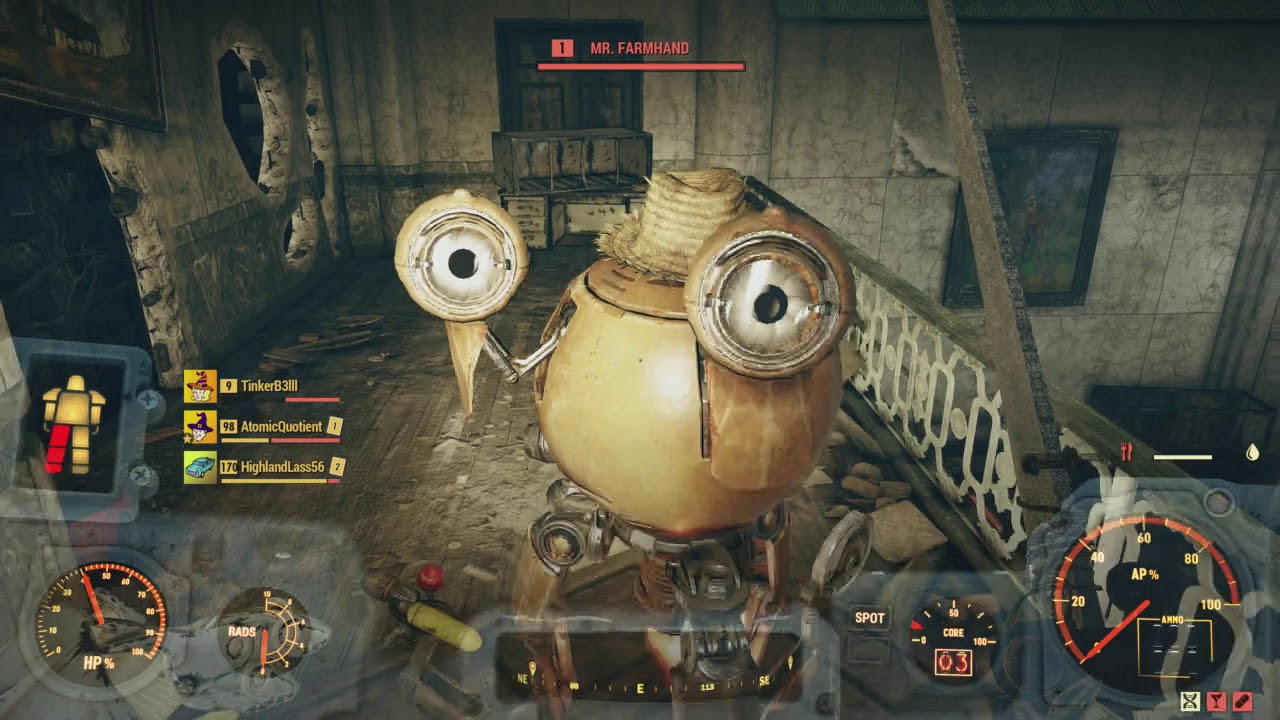Click the mutation DNA status icon
Screen dimensions: 1280x720
point(1190,701)
